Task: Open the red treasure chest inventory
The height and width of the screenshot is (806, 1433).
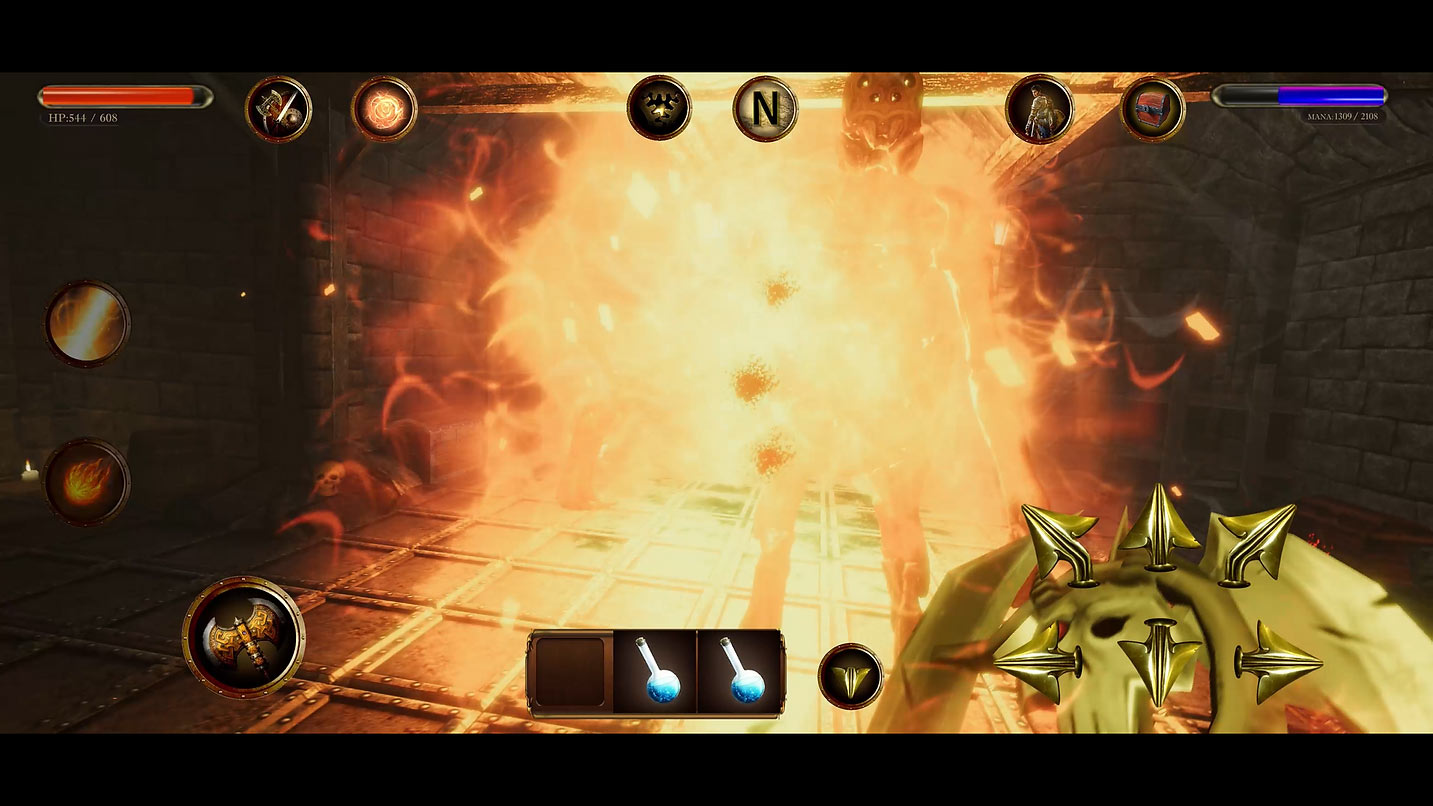Action: (1152, 109)
